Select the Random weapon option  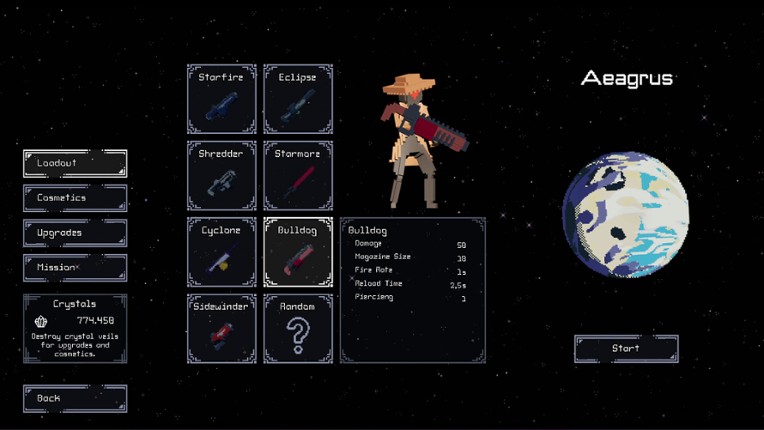(x=298, y=328)
